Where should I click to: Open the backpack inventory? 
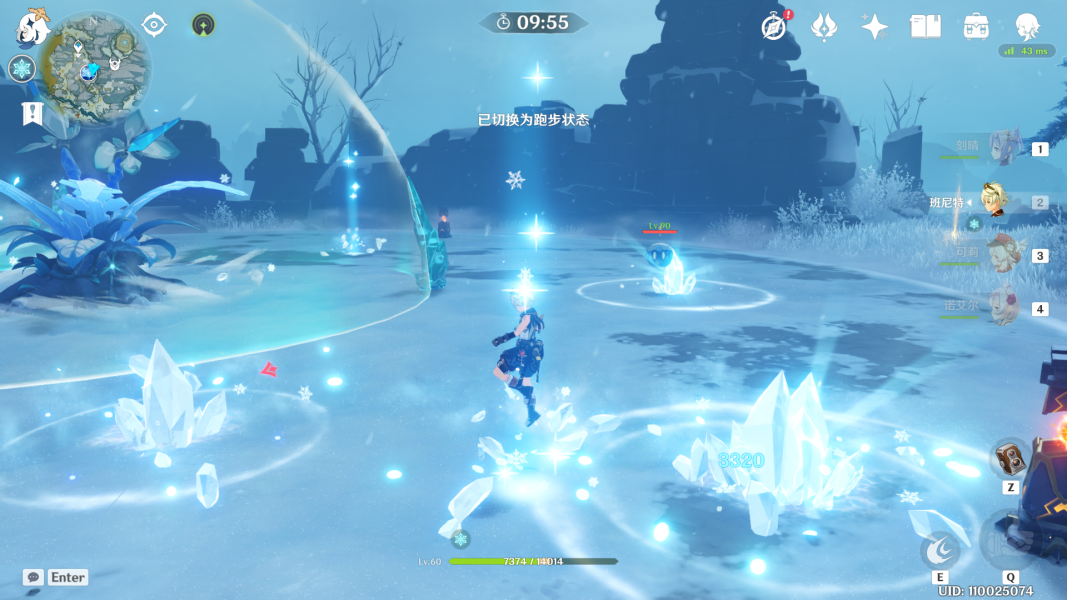coord(976,27)
